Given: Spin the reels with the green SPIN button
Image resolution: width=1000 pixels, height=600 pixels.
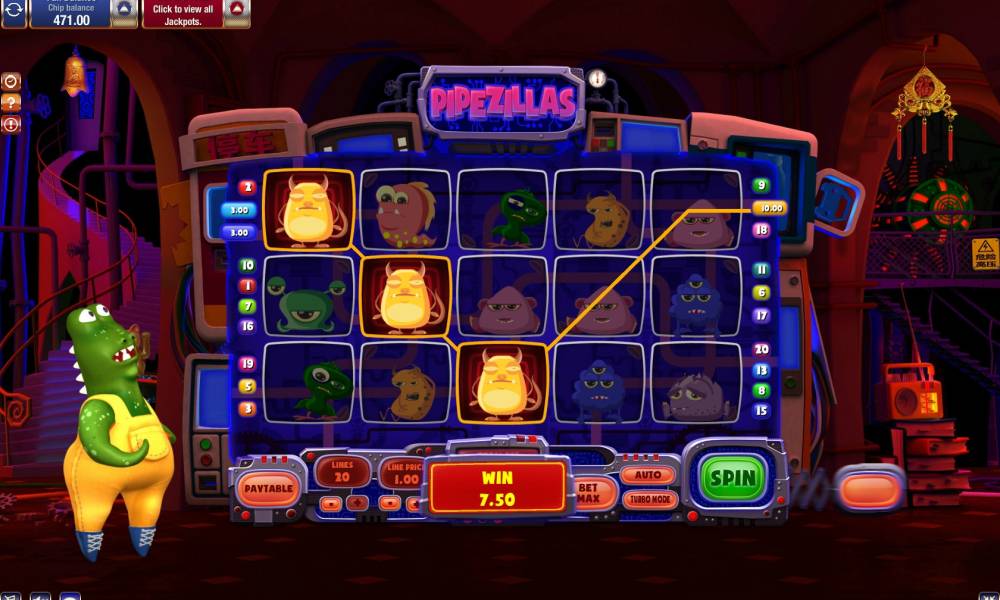Looking at the screenshot, I should coord(733,478).
